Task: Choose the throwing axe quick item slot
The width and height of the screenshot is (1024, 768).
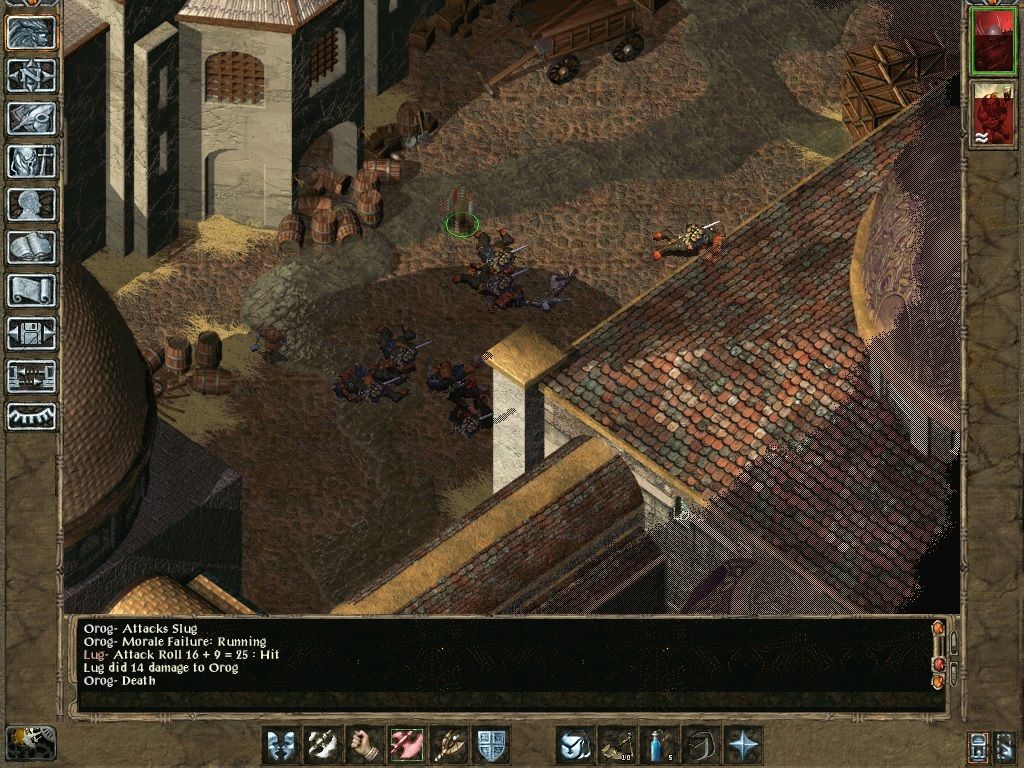Action: pyautogui.click(x=616, y=744)
